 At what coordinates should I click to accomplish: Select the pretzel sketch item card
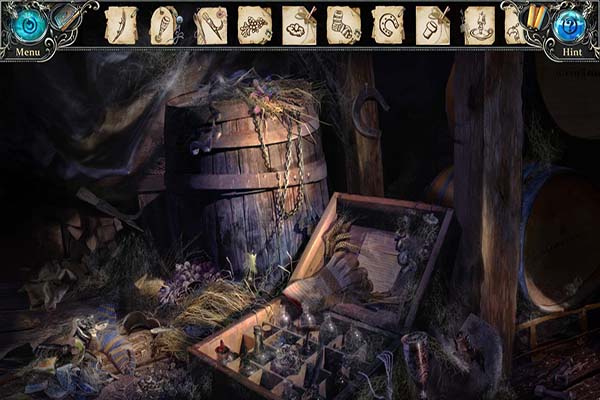click(x=299, y=24)
